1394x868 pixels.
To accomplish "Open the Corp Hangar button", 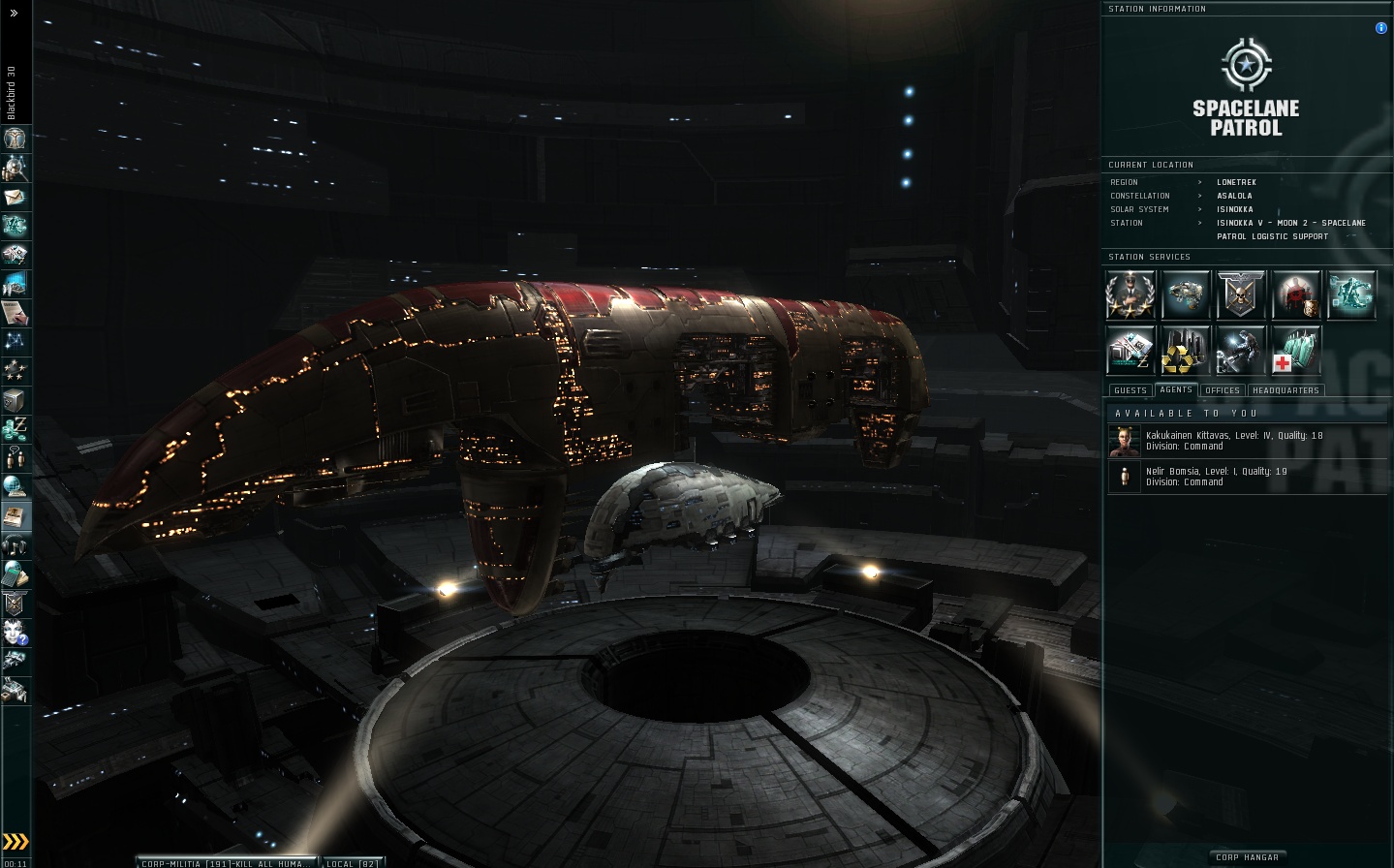I will click(x=1247, y=857).
